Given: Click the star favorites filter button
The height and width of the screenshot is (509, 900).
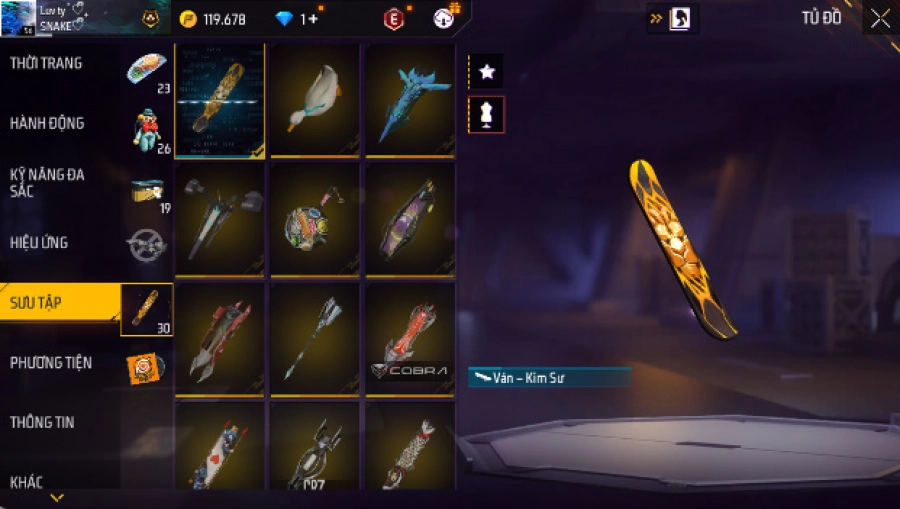Looking at the screenshot, I should pos(487,72).
